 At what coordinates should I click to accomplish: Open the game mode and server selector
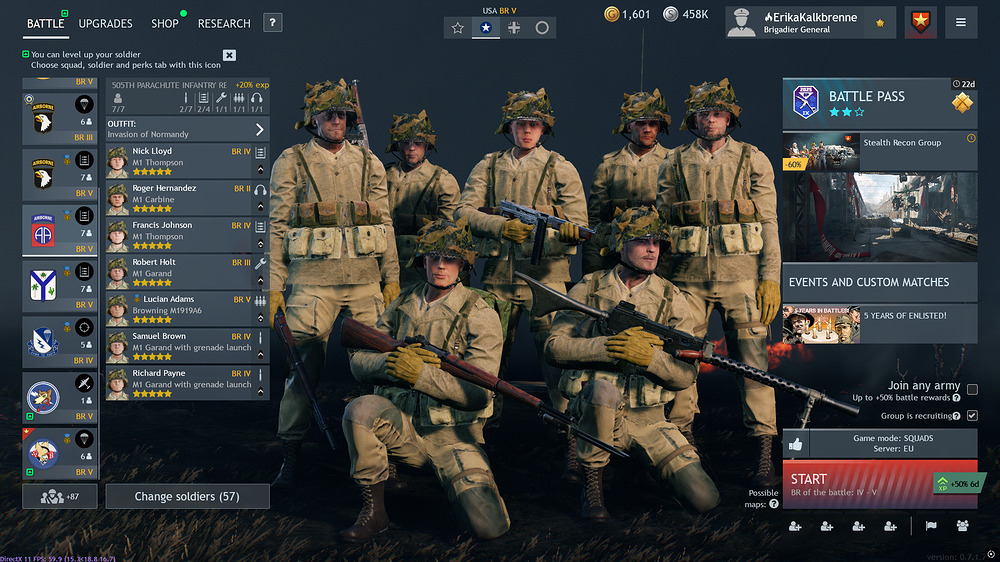tap(892, 443)
